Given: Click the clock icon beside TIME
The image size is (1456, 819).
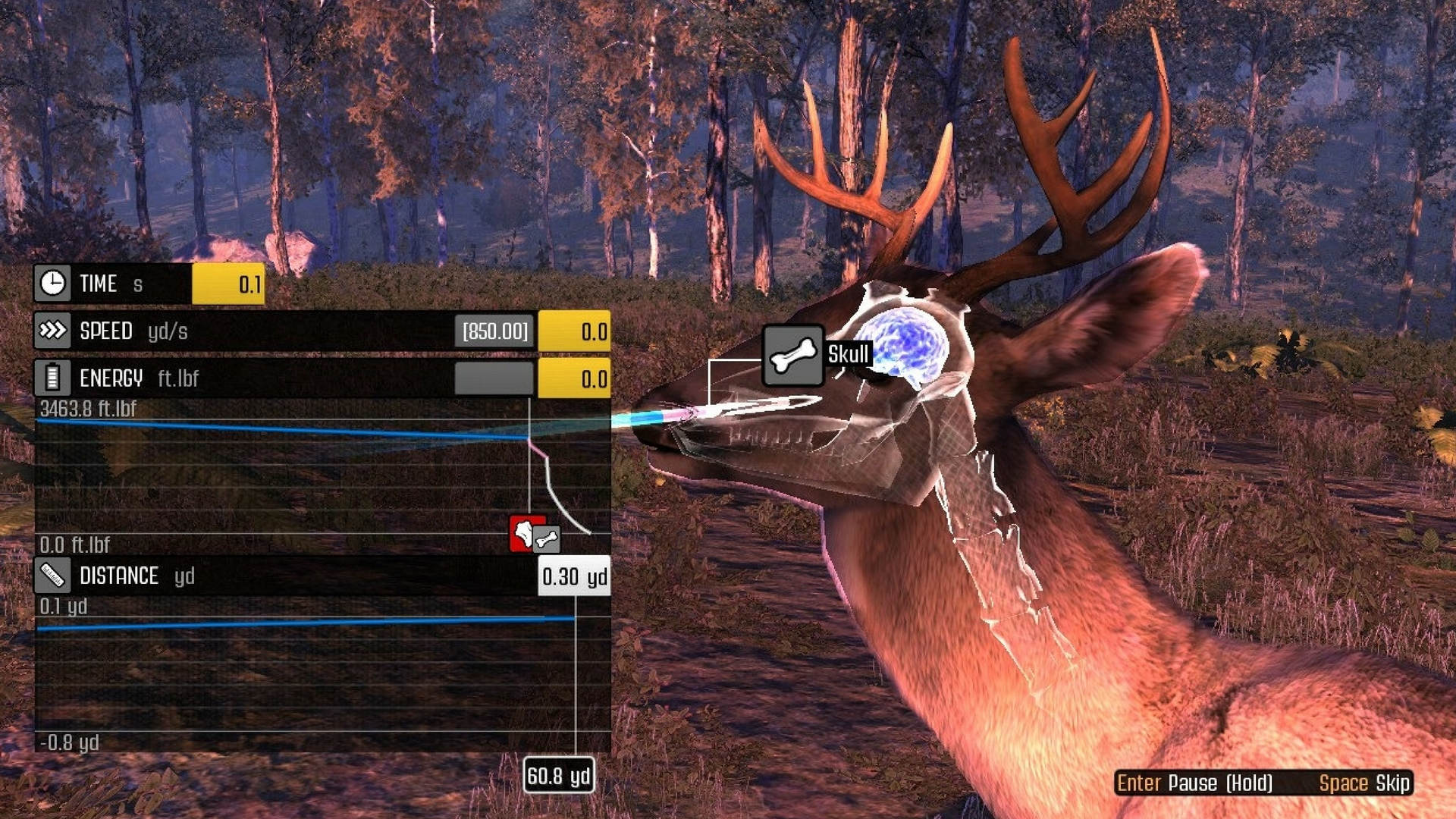Looking at the screenshot, I should (x=52, y=284).
